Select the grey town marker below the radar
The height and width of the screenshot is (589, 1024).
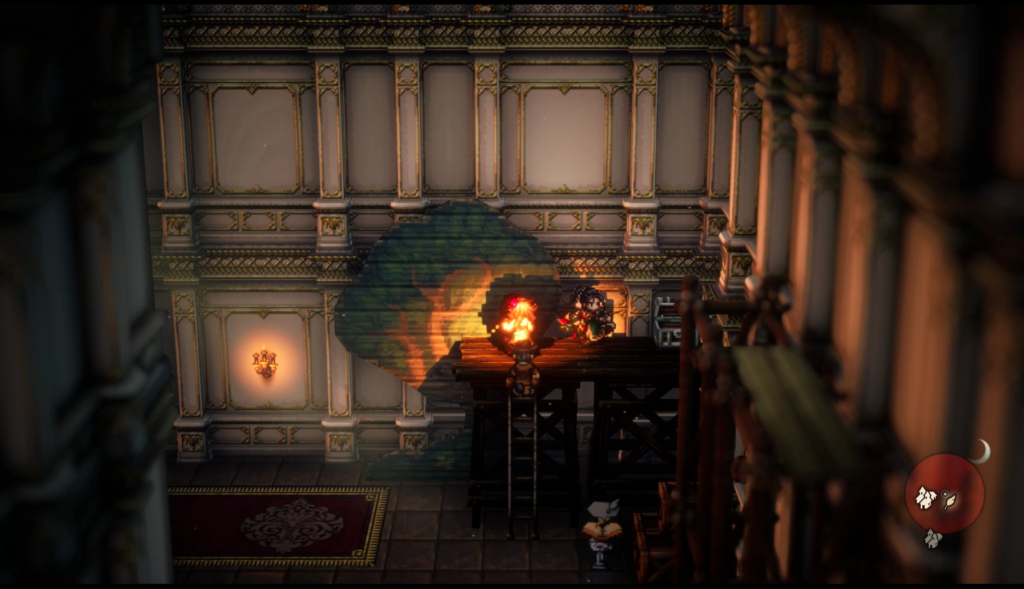[x=932, y=539]
